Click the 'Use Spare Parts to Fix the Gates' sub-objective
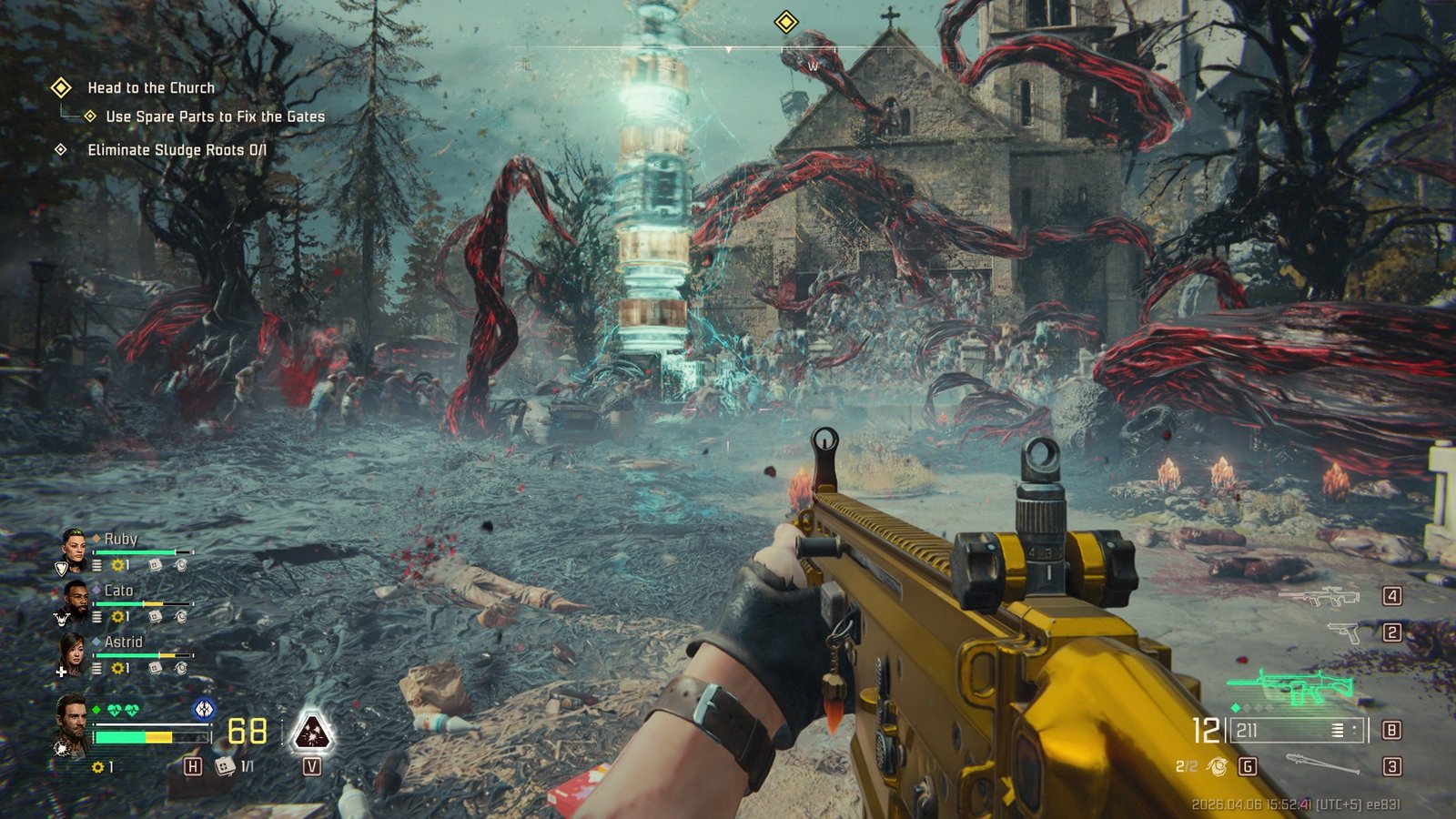The image size is (1456, 819). tap(215, 116)
